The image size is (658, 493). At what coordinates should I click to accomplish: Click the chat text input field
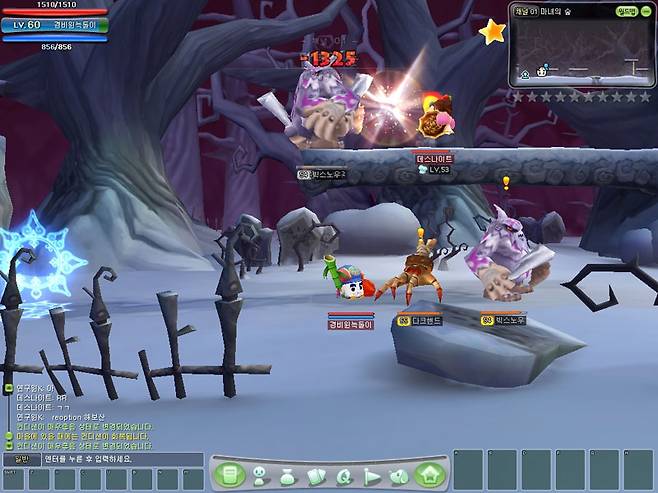[120, 459]
